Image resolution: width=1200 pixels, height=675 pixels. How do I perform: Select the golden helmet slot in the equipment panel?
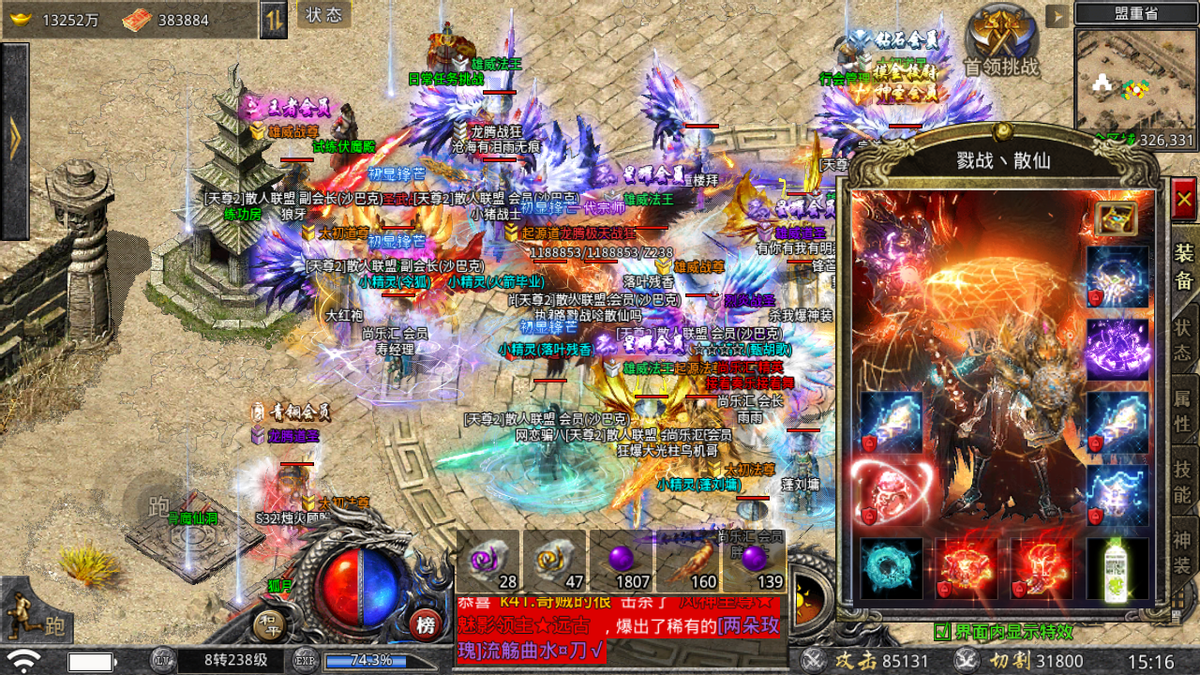[1115, 219]
